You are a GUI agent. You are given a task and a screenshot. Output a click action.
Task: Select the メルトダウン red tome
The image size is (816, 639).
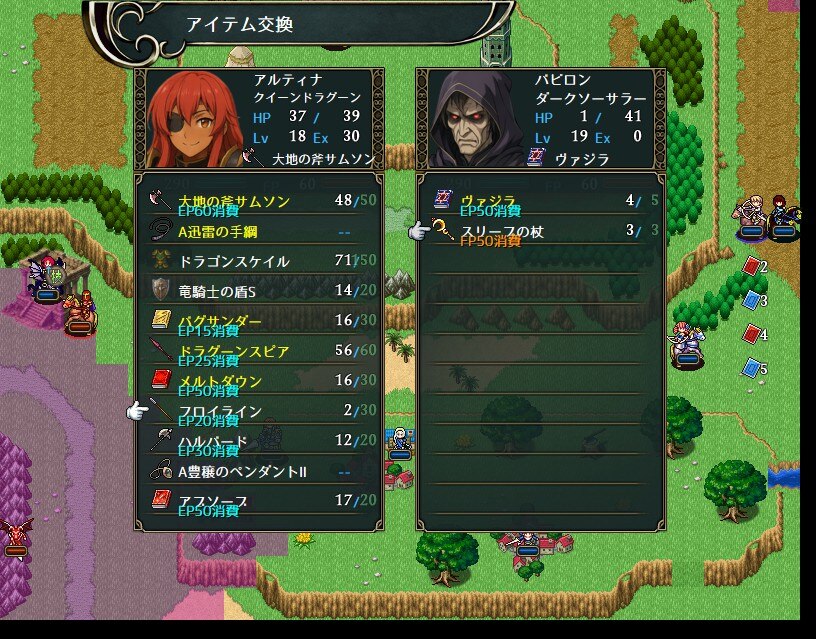coord(258,381)
